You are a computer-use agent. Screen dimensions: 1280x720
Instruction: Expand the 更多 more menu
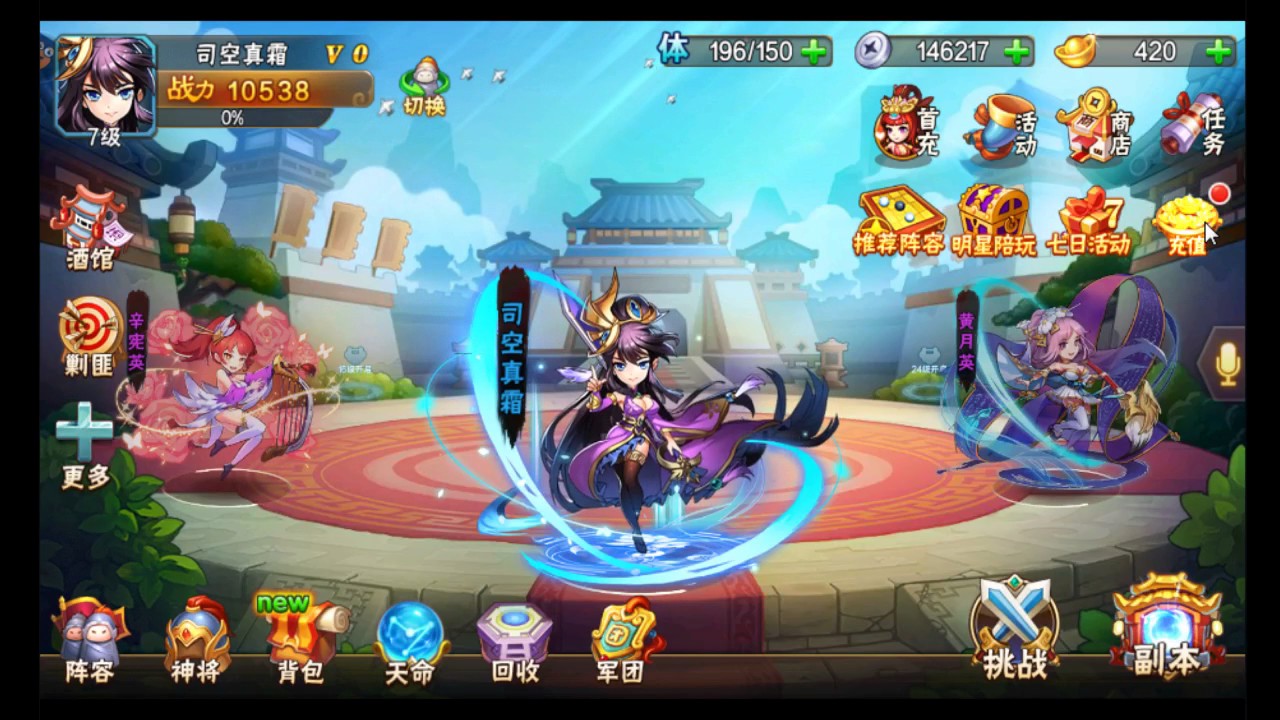coord(85,445)
